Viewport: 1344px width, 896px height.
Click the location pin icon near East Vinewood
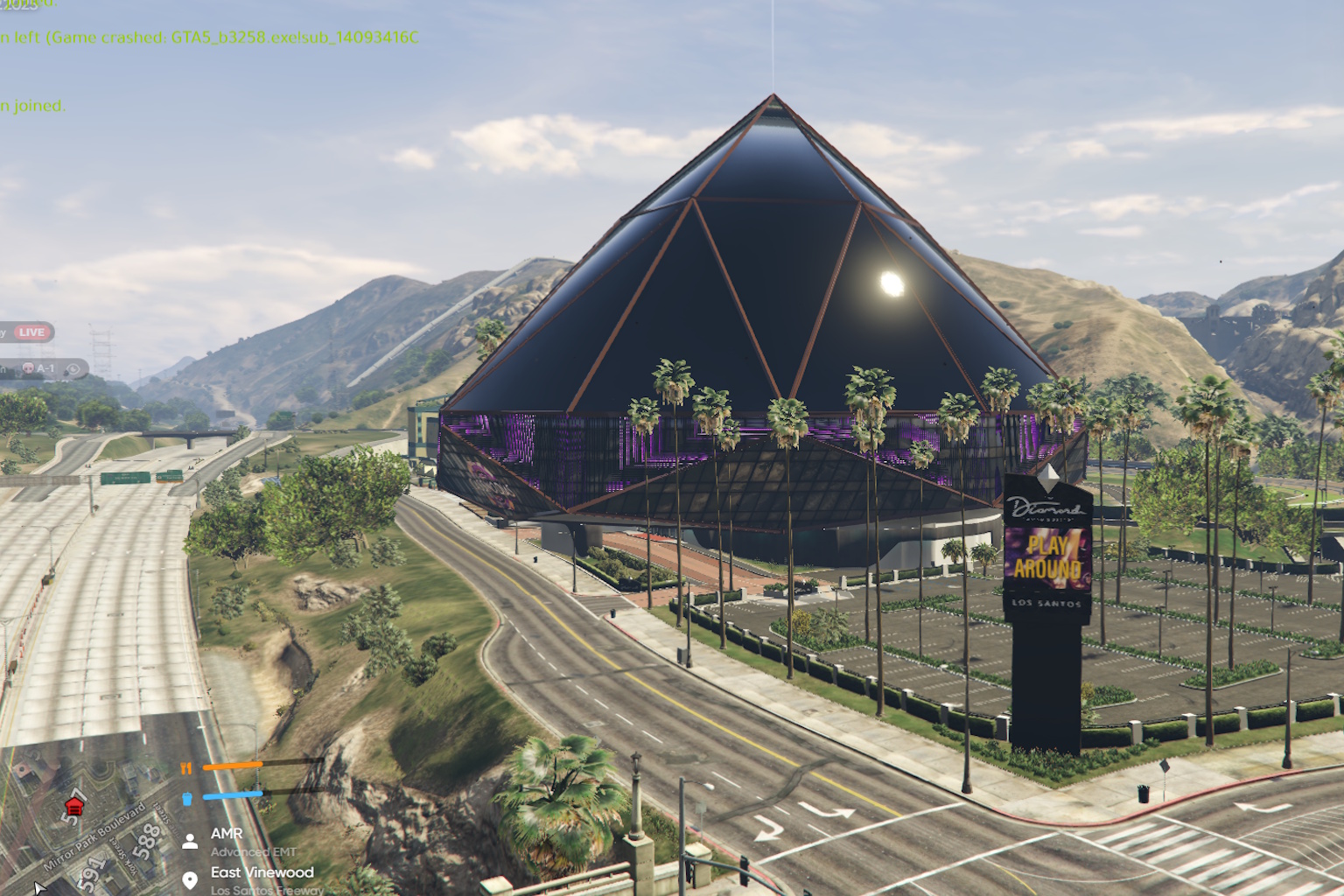tap(191, 879)
